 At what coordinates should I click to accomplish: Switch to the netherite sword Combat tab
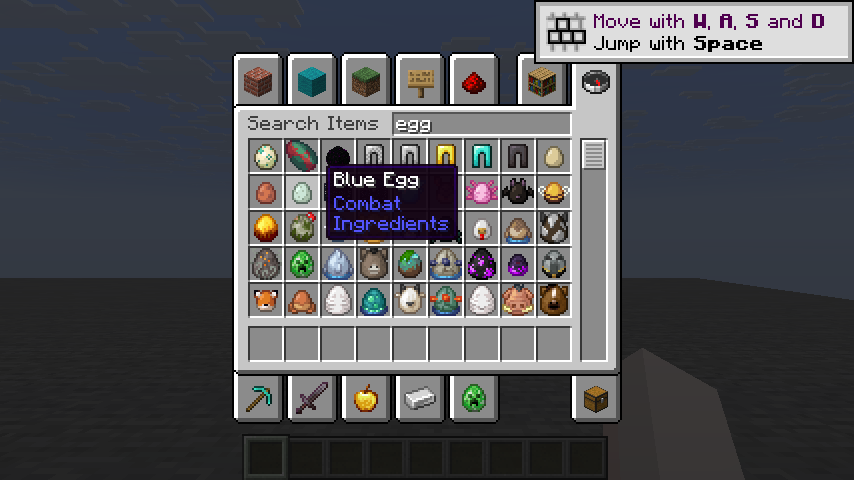pyautogui.click(x=312, y=400)
